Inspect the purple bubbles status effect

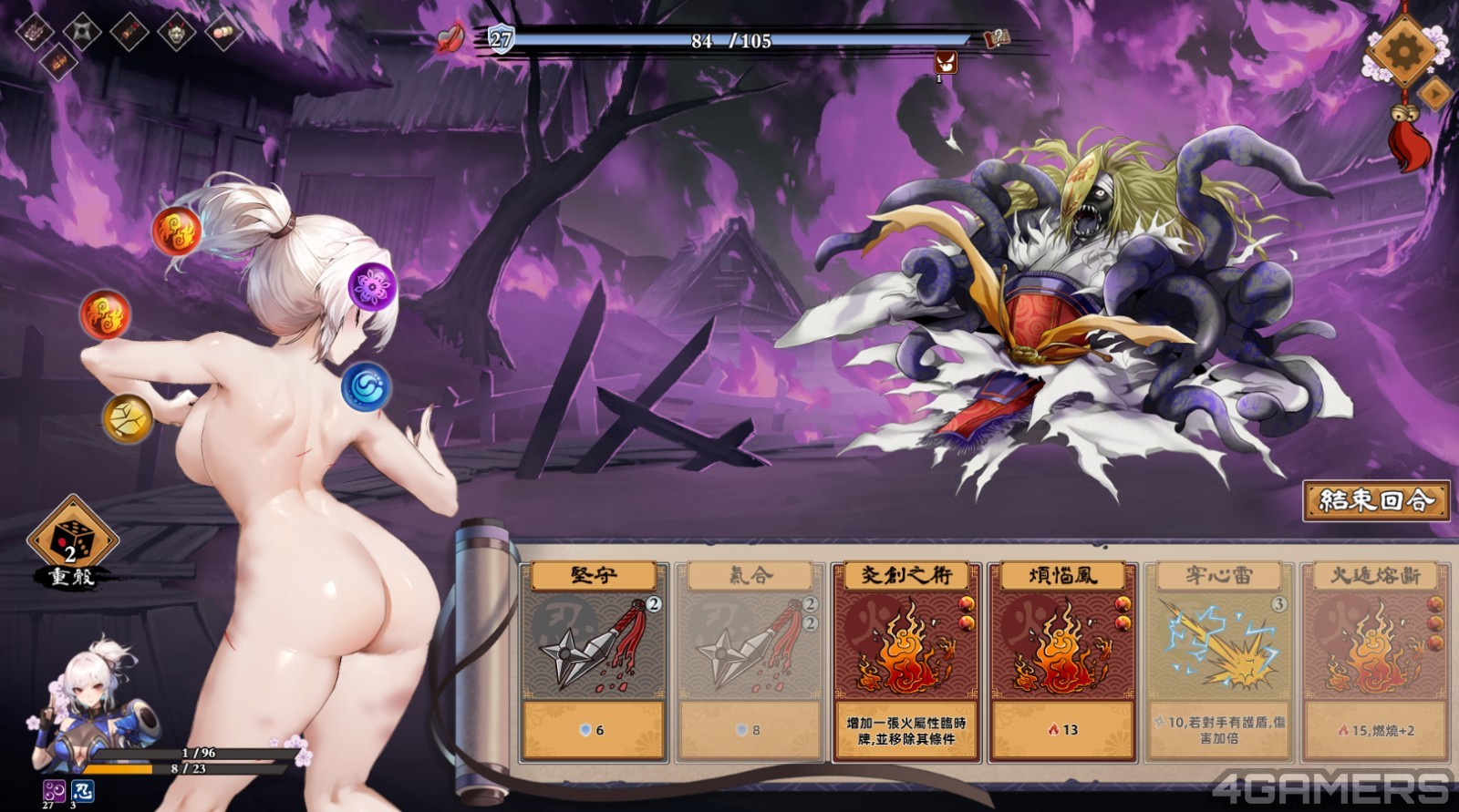tap(54, 790)
